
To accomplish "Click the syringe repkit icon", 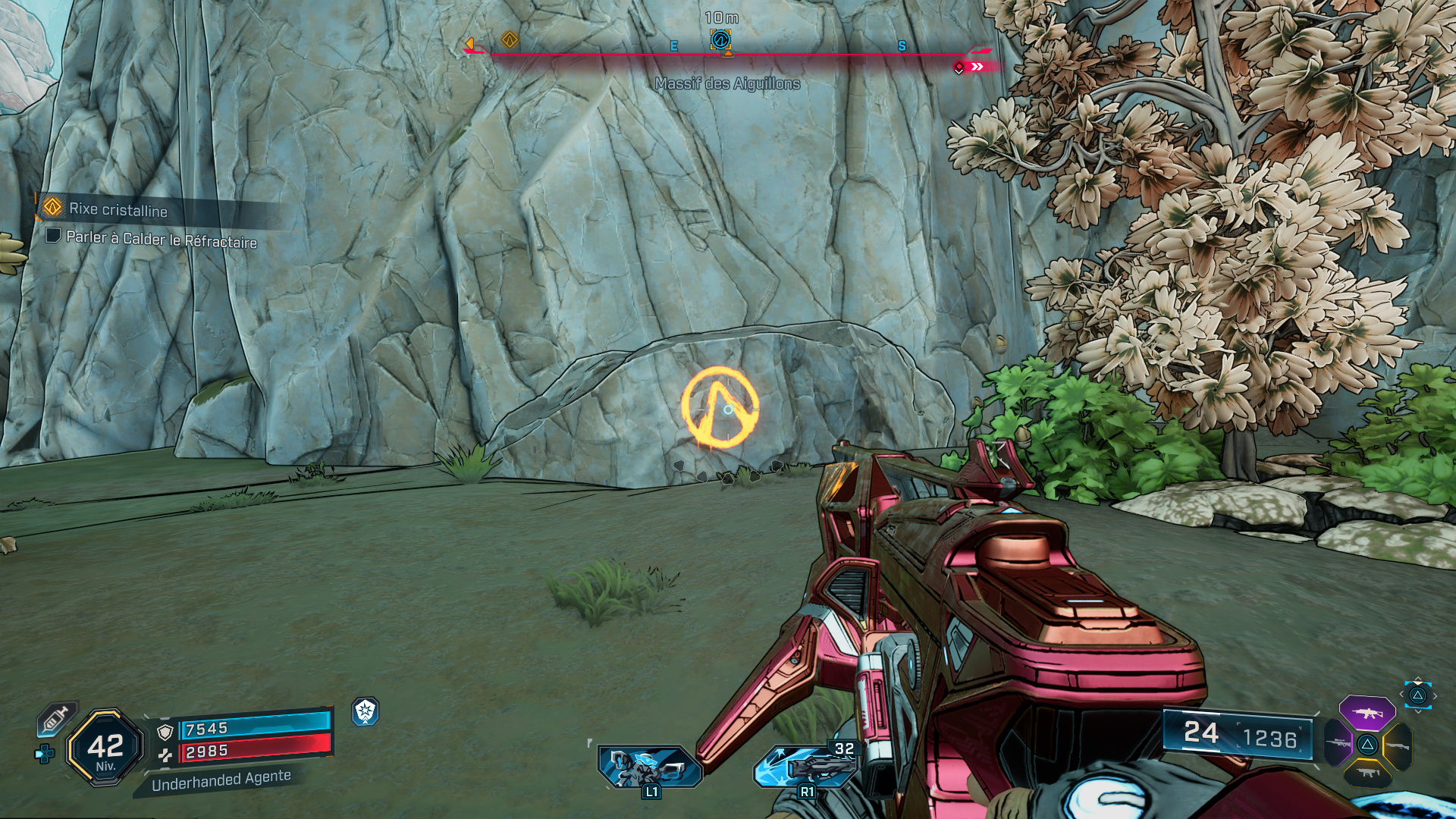I will (57, 719).
